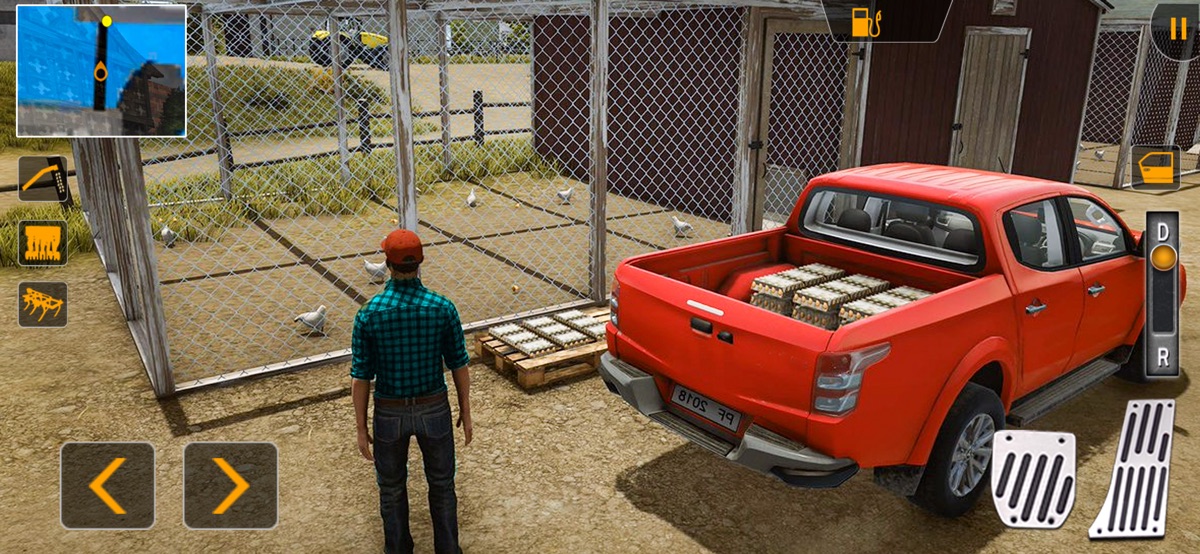The width and height of the screenshot is (1200, 554).
Task: Tap the wide brake pedal
Action: (1033, 478)
